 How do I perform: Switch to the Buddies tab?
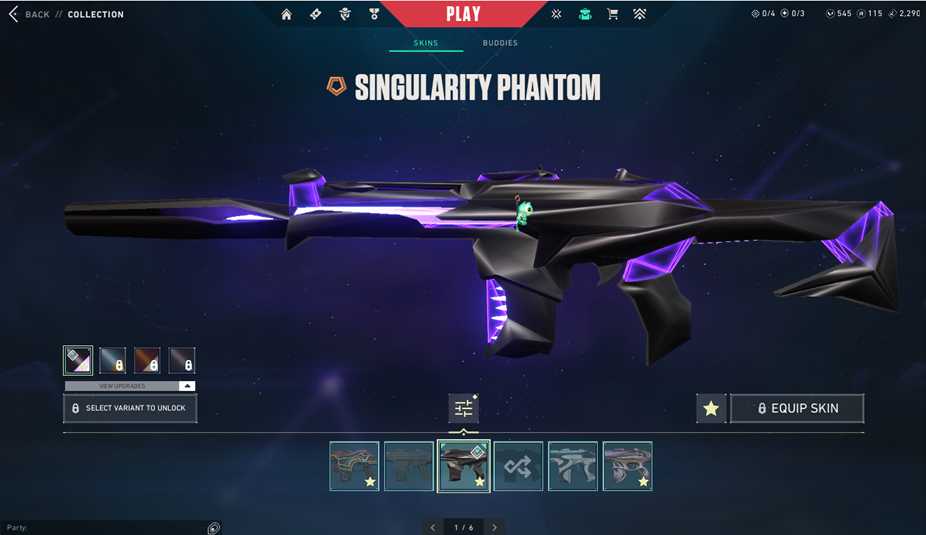500,43
